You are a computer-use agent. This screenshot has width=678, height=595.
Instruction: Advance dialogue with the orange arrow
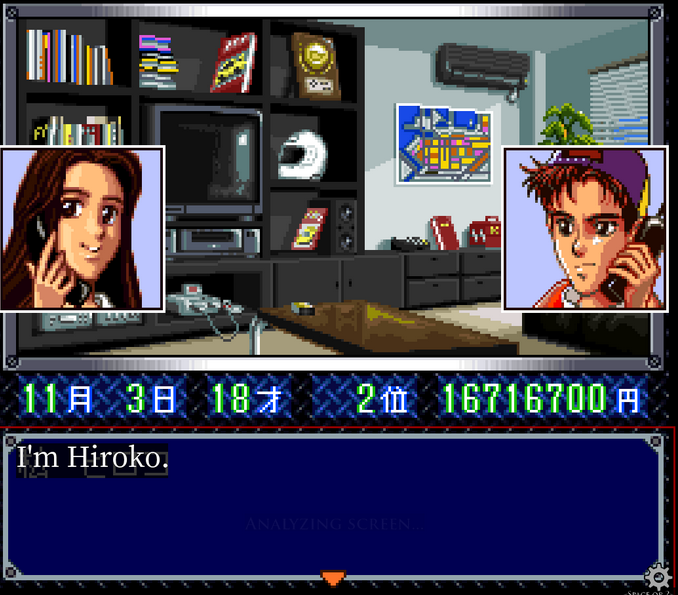click(x=333, y=577)
